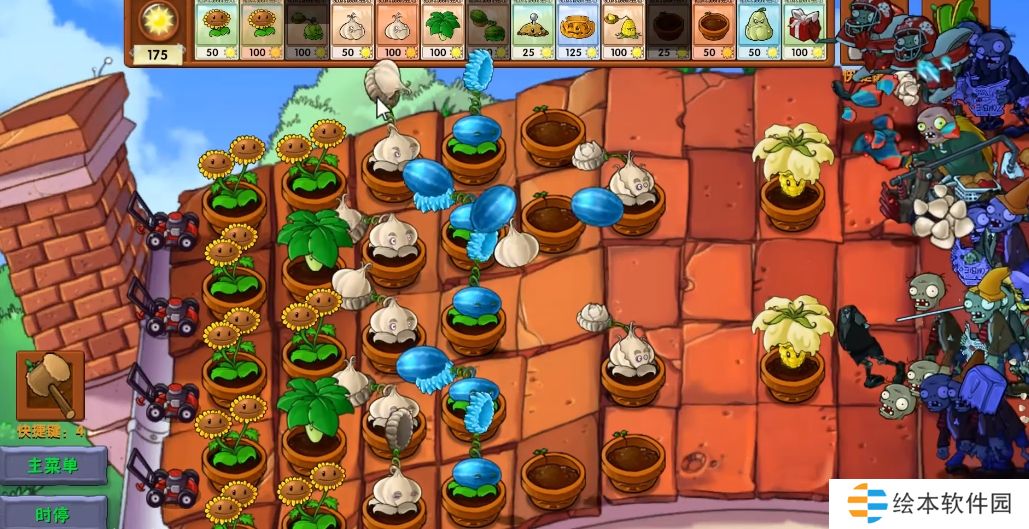The width and height of the screenshot is (1029, 529).
Task: Choose the Pumpkin seed packet
Action: (x=578, y=30)
